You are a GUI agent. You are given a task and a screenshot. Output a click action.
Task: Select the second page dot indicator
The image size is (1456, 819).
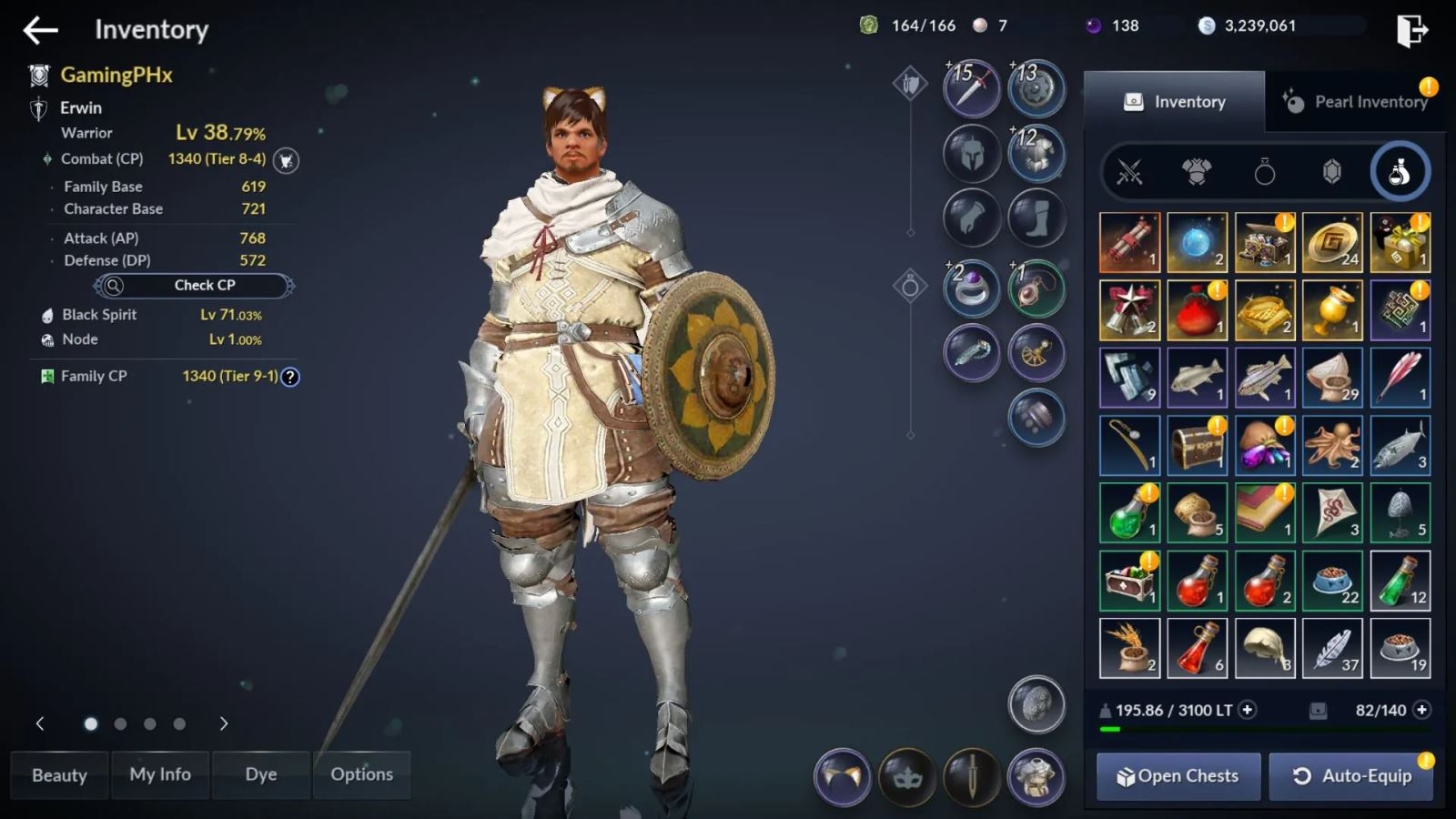pyautogui.click(x=121, y=724)
